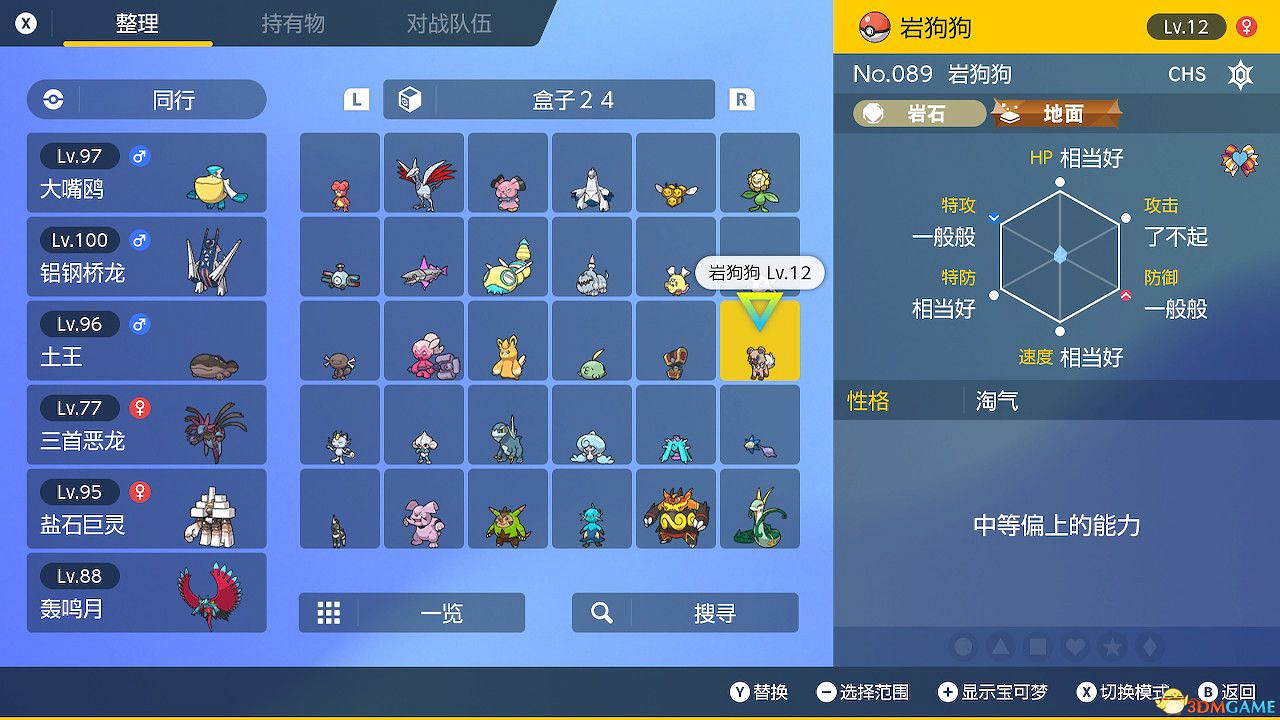Viewport: 1280px width, 720px height.
Task: Select the 地面 type badge on Rockruff's panel
Action: click(x=1056, y=113)
